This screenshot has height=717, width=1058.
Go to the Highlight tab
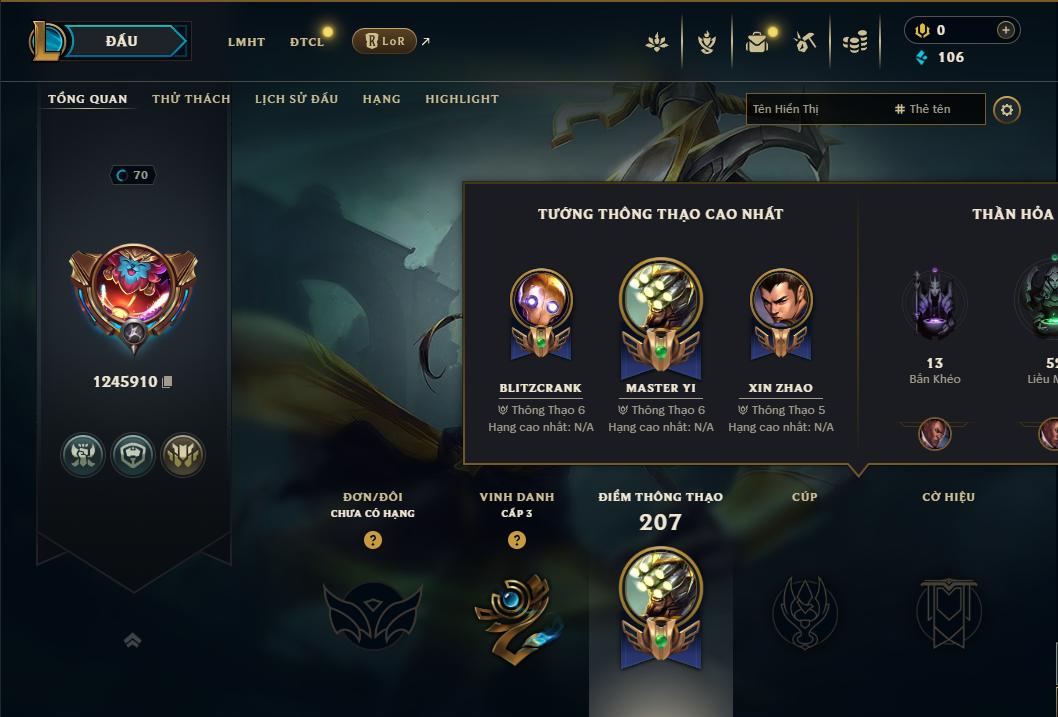pyautogui.click(x=461, y=99)
